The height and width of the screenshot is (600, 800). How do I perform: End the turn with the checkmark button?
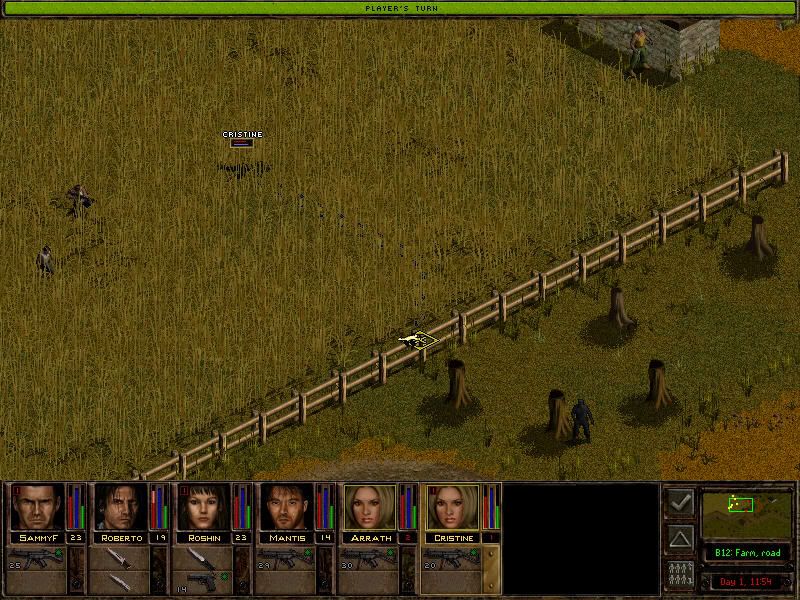click(x=680, y=503)
